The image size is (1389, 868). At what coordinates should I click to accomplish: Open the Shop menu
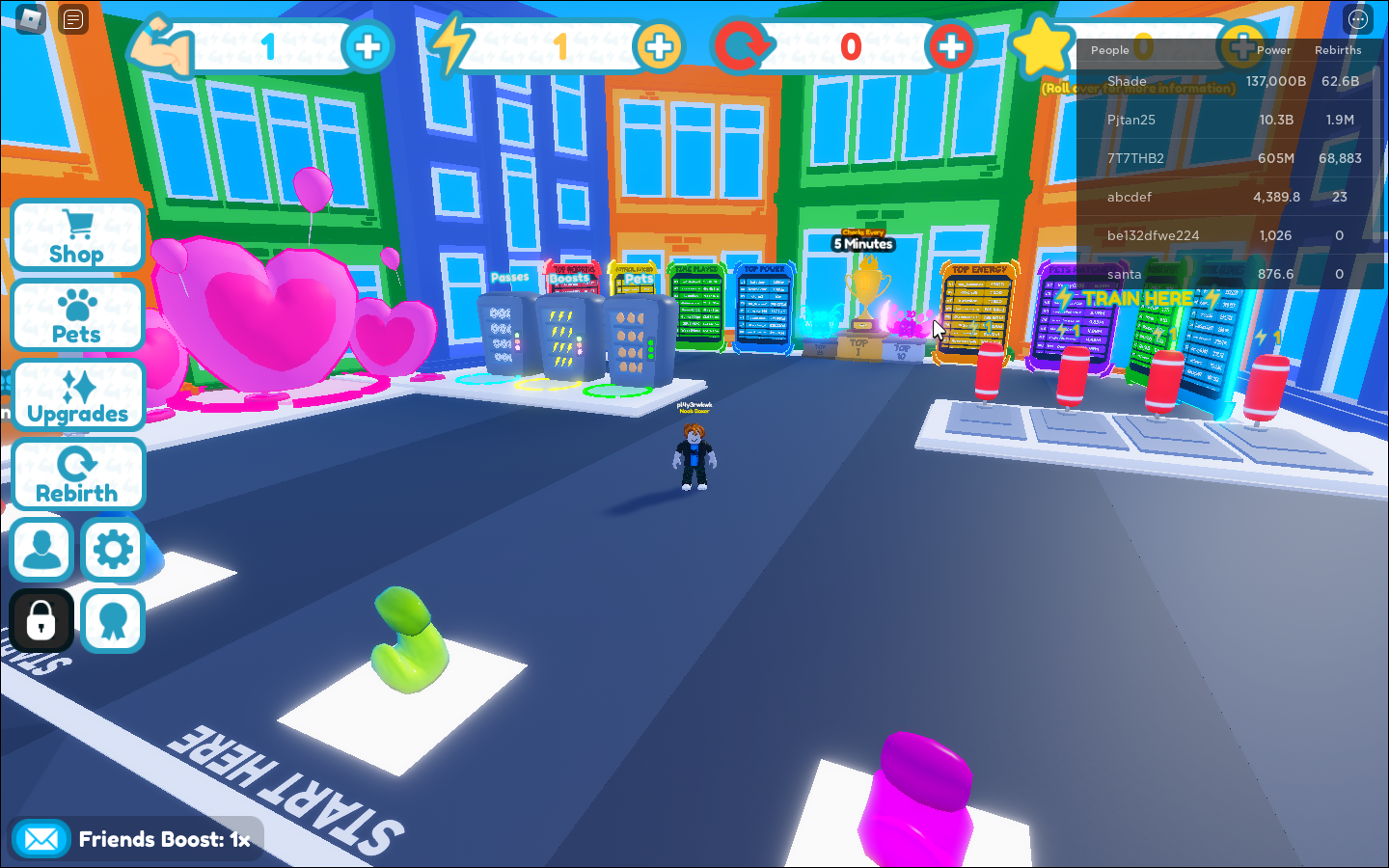tap(76, 234)
